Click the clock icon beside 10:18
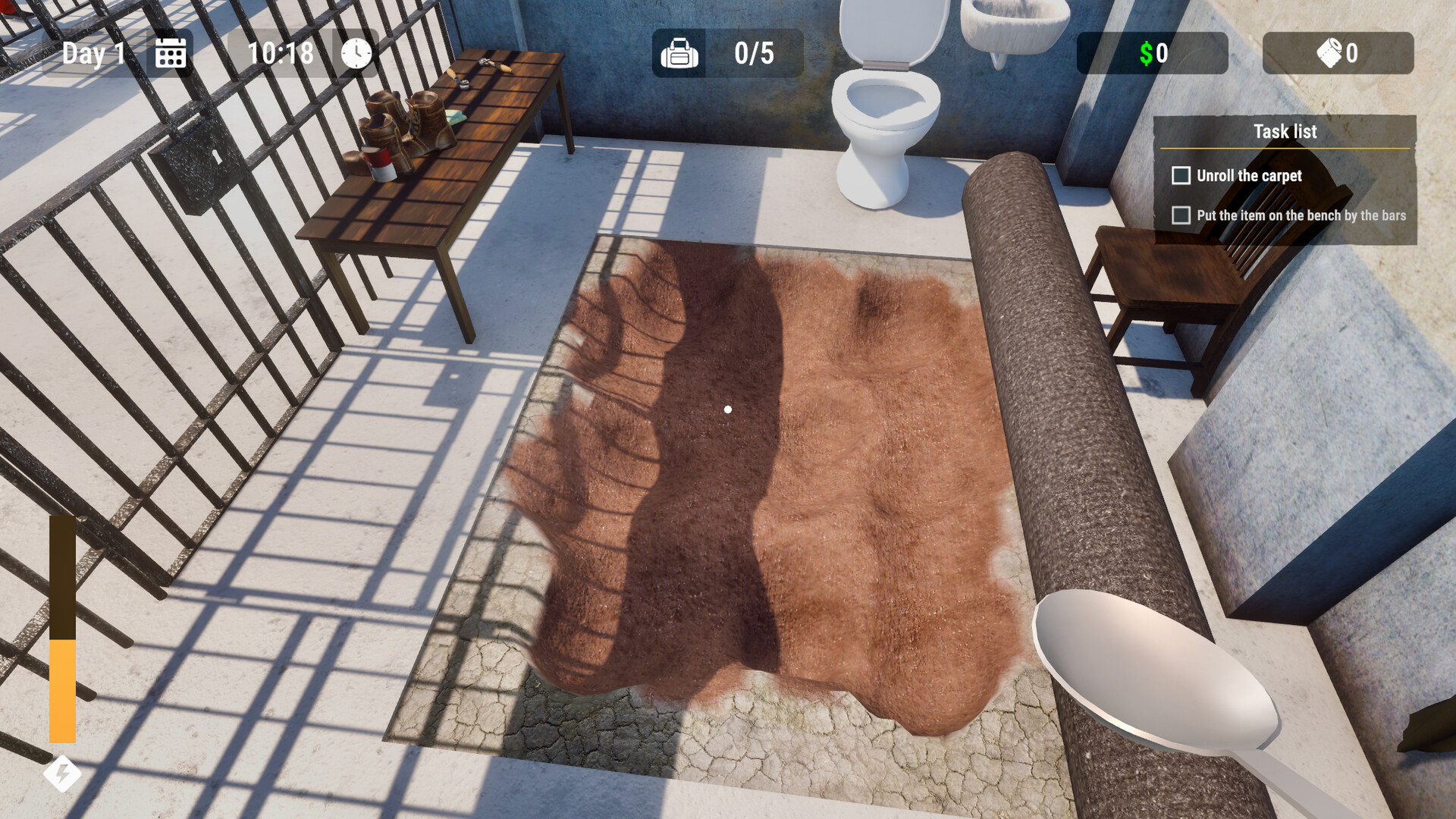1456x819 pixels. [x=353, y=53]
